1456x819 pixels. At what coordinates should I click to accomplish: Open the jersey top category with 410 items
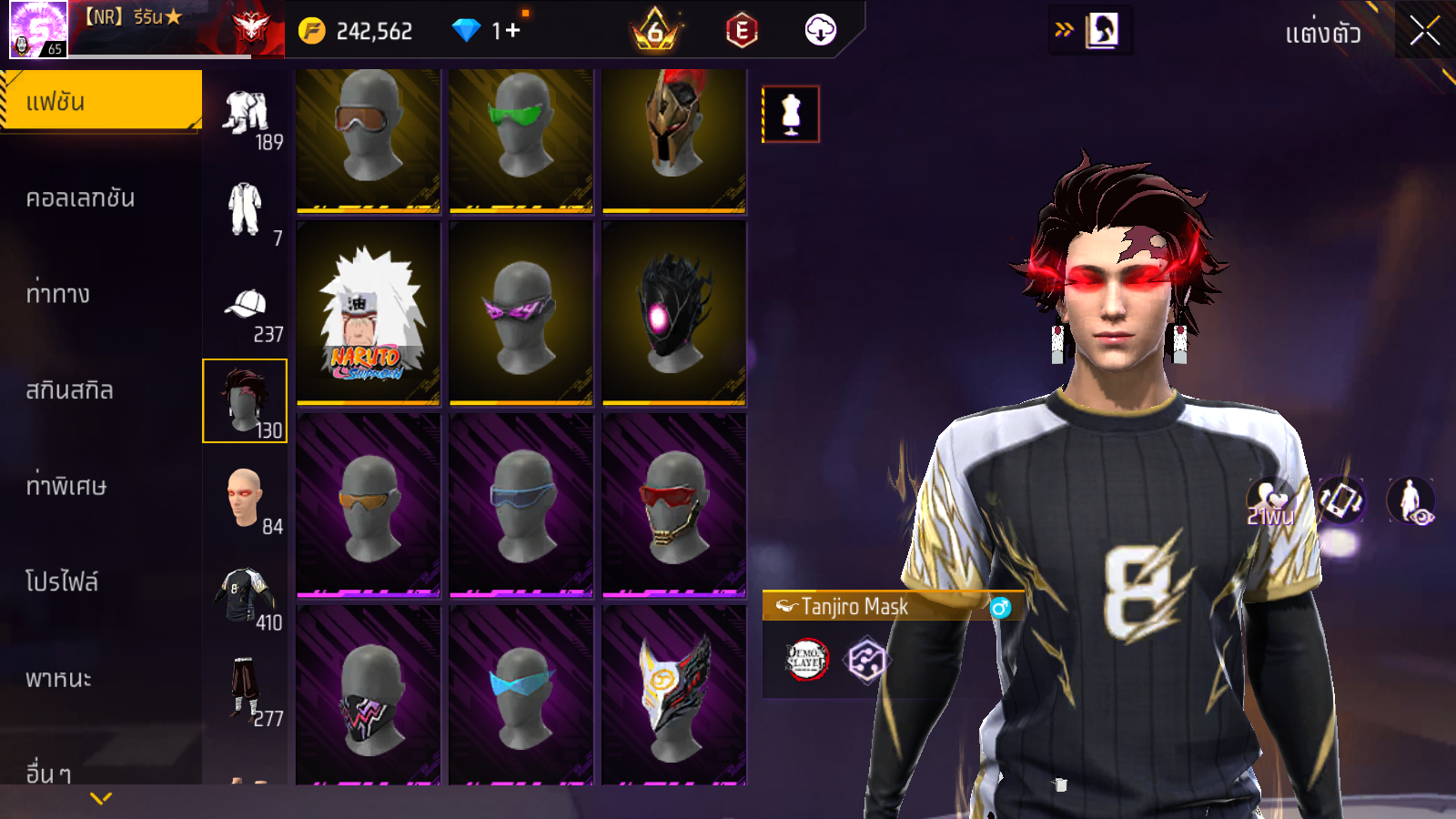(245, 598)
